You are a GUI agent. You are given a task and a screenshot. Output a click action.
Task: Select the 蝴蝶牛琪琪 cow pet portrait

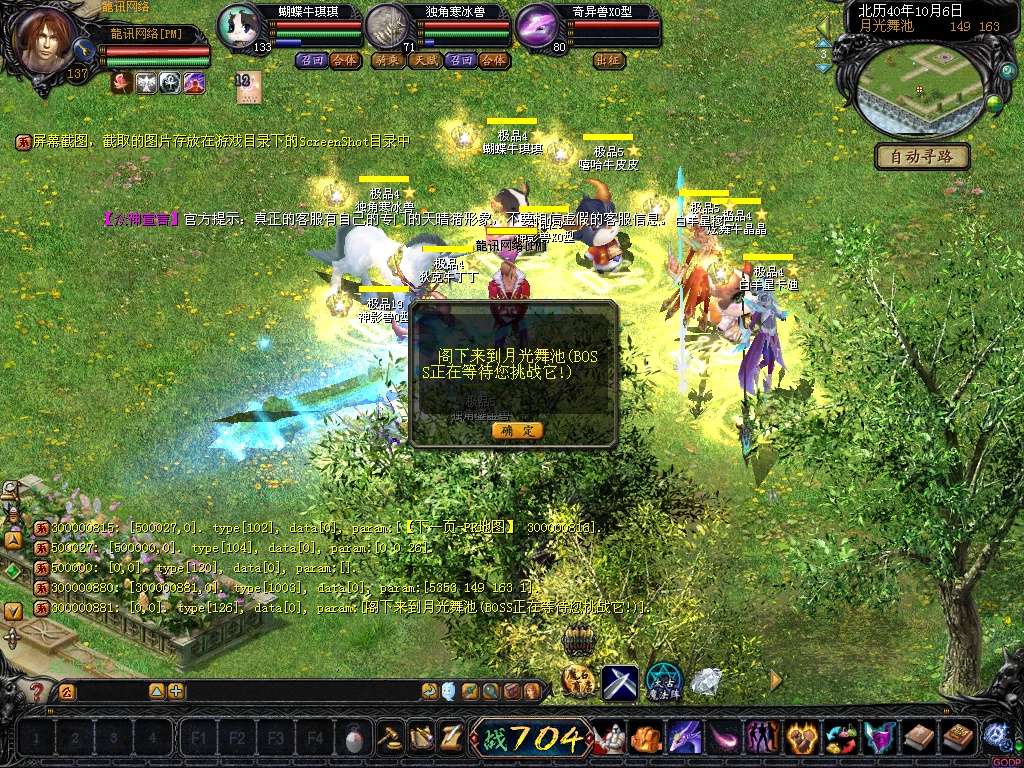point(240,26)
